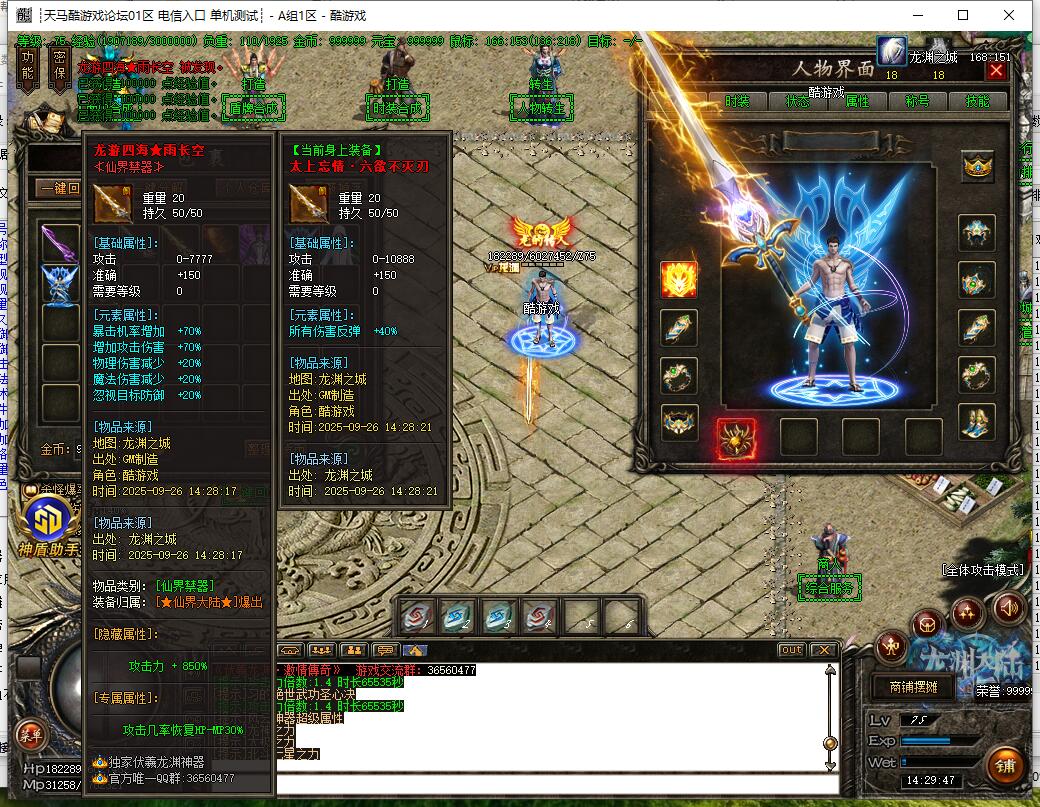1040x807 pixels.
Task: Activate hotbar skill slot 3
Action: (x=500, y=617)
